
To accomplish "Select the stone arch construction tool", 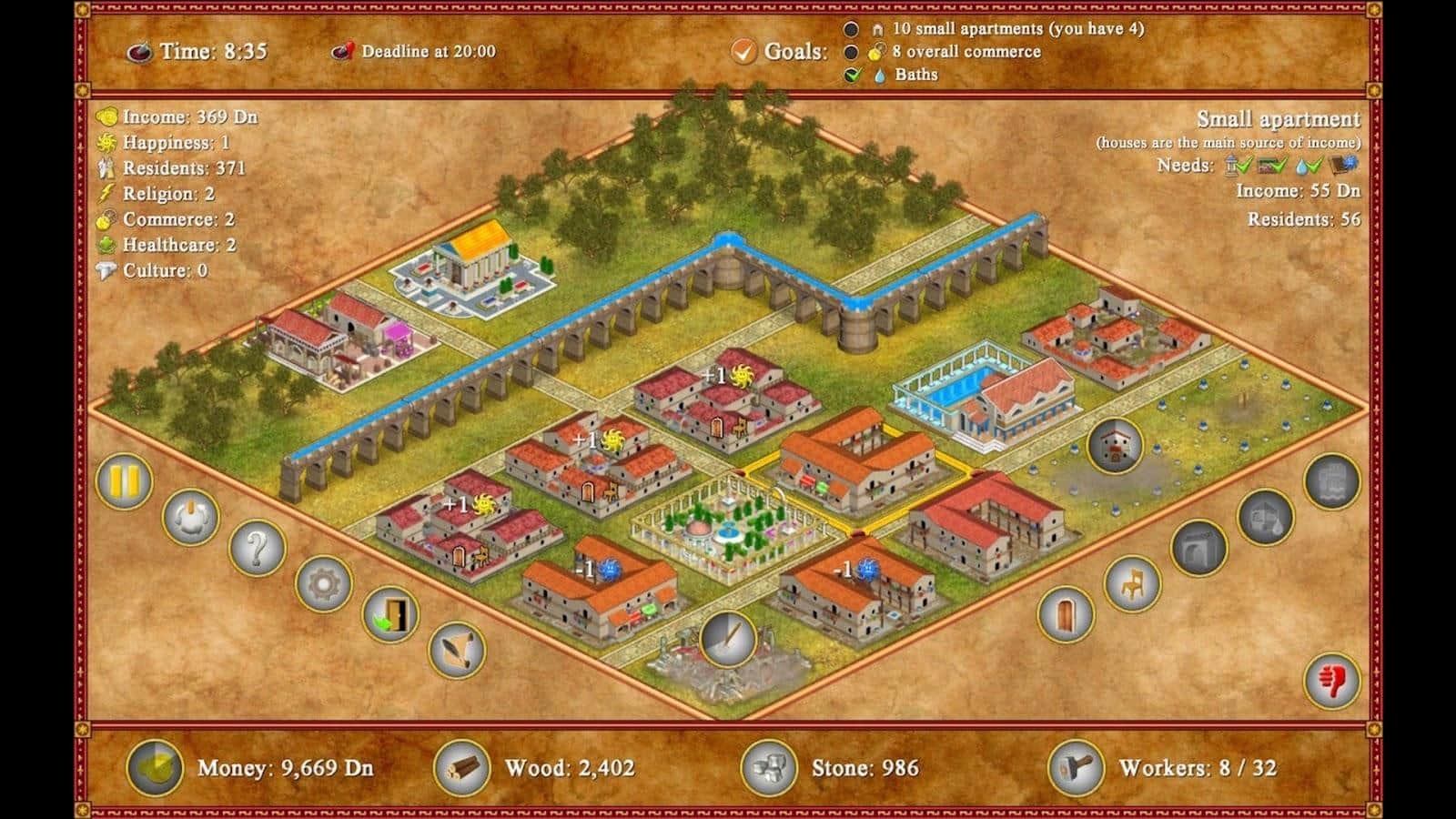I will [x=1198, y=549].
